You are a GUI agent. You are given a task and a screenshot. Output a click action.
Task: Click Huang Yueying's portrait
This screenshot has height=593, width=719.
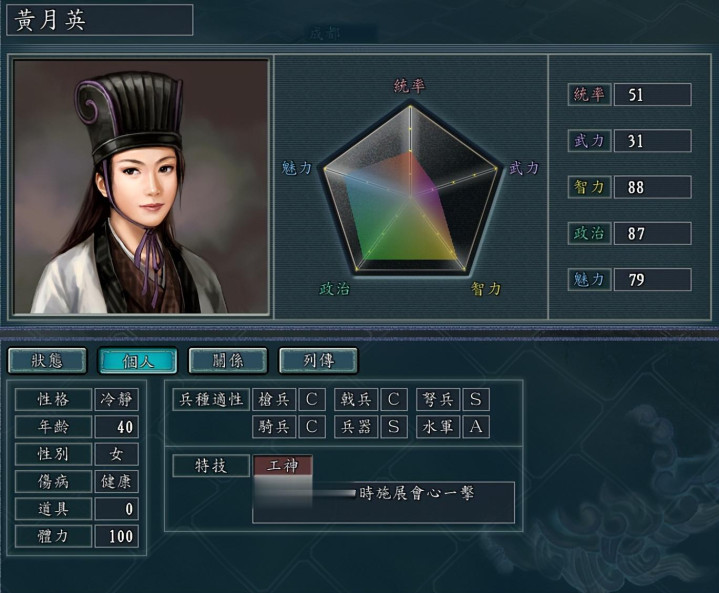coord(141,187)
